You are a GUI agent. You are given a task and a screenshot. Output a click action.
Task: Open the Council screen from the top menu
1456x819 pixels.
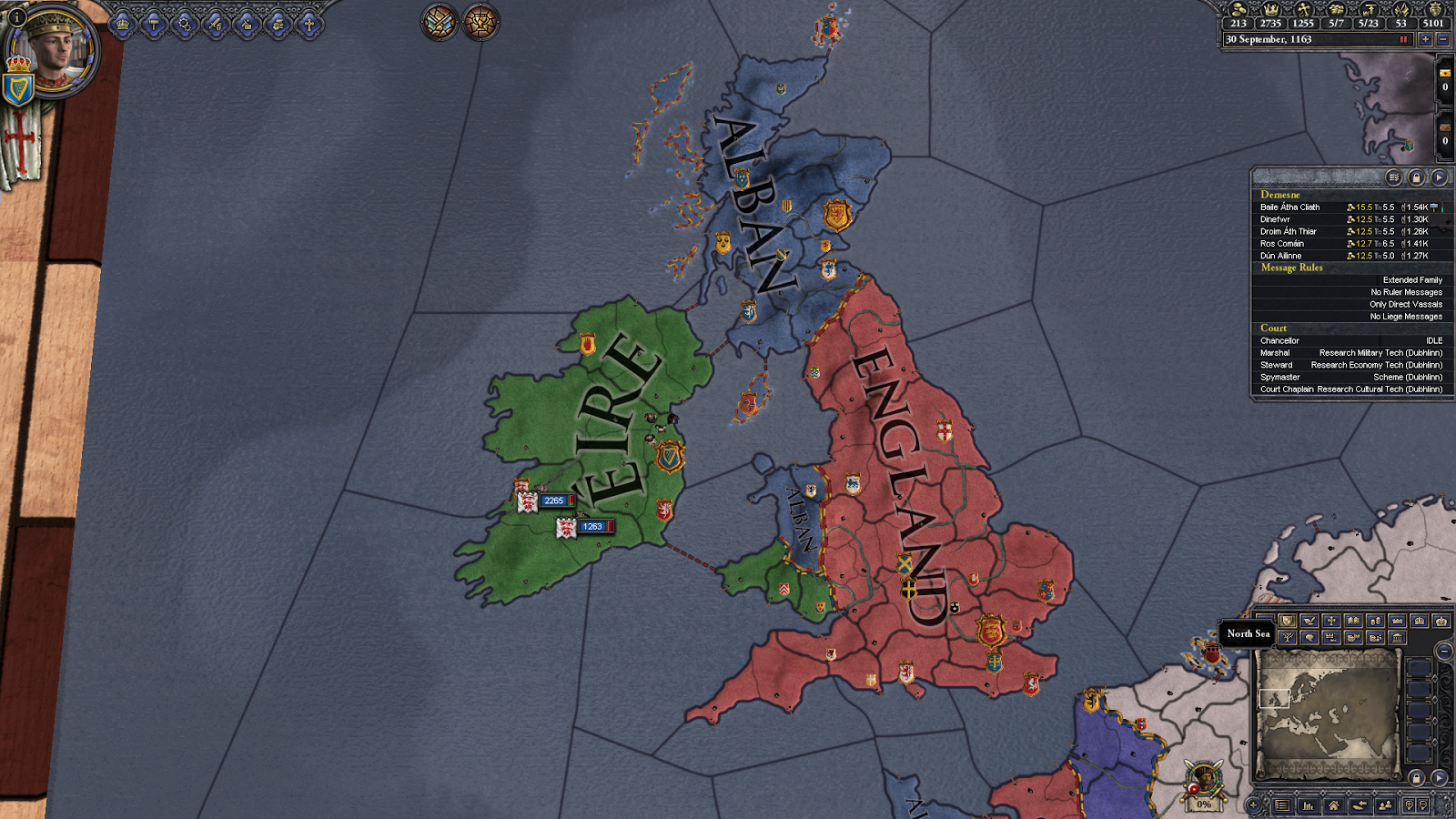point(122,24)
